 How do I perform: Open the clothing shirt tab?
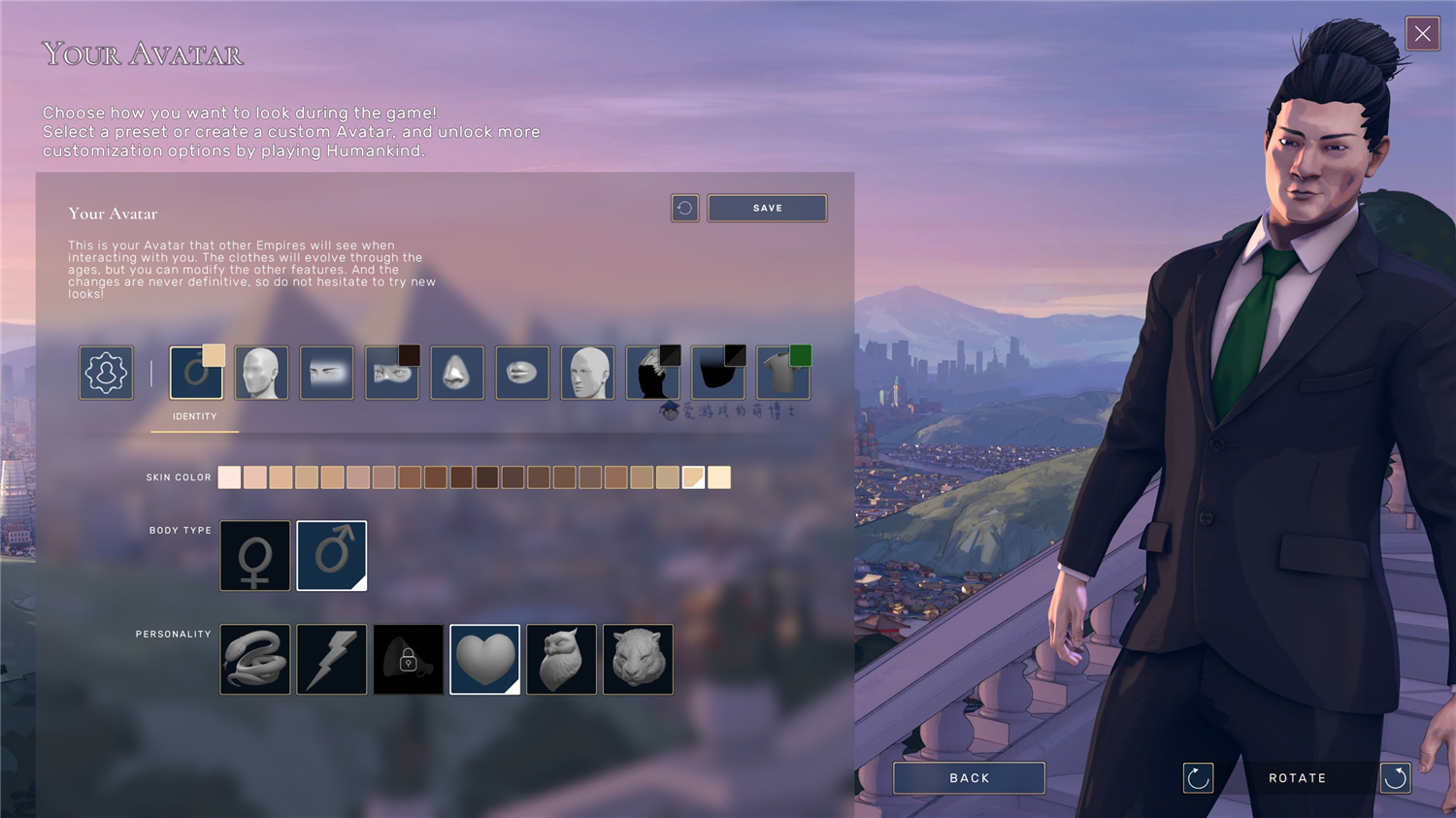tap(782, 373)
